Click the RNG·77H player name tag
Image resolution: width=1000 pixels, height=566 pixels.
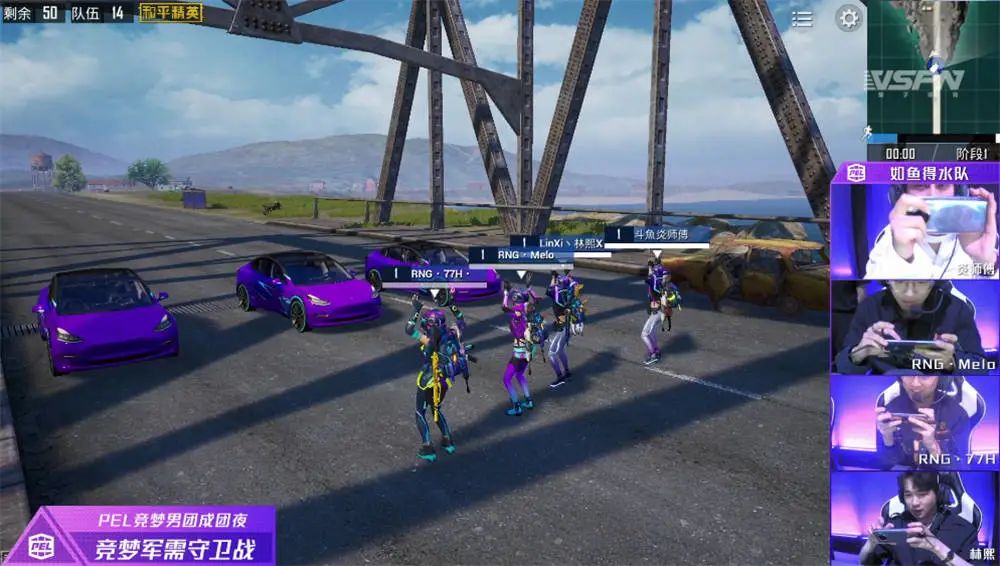[x=437, y=273]
